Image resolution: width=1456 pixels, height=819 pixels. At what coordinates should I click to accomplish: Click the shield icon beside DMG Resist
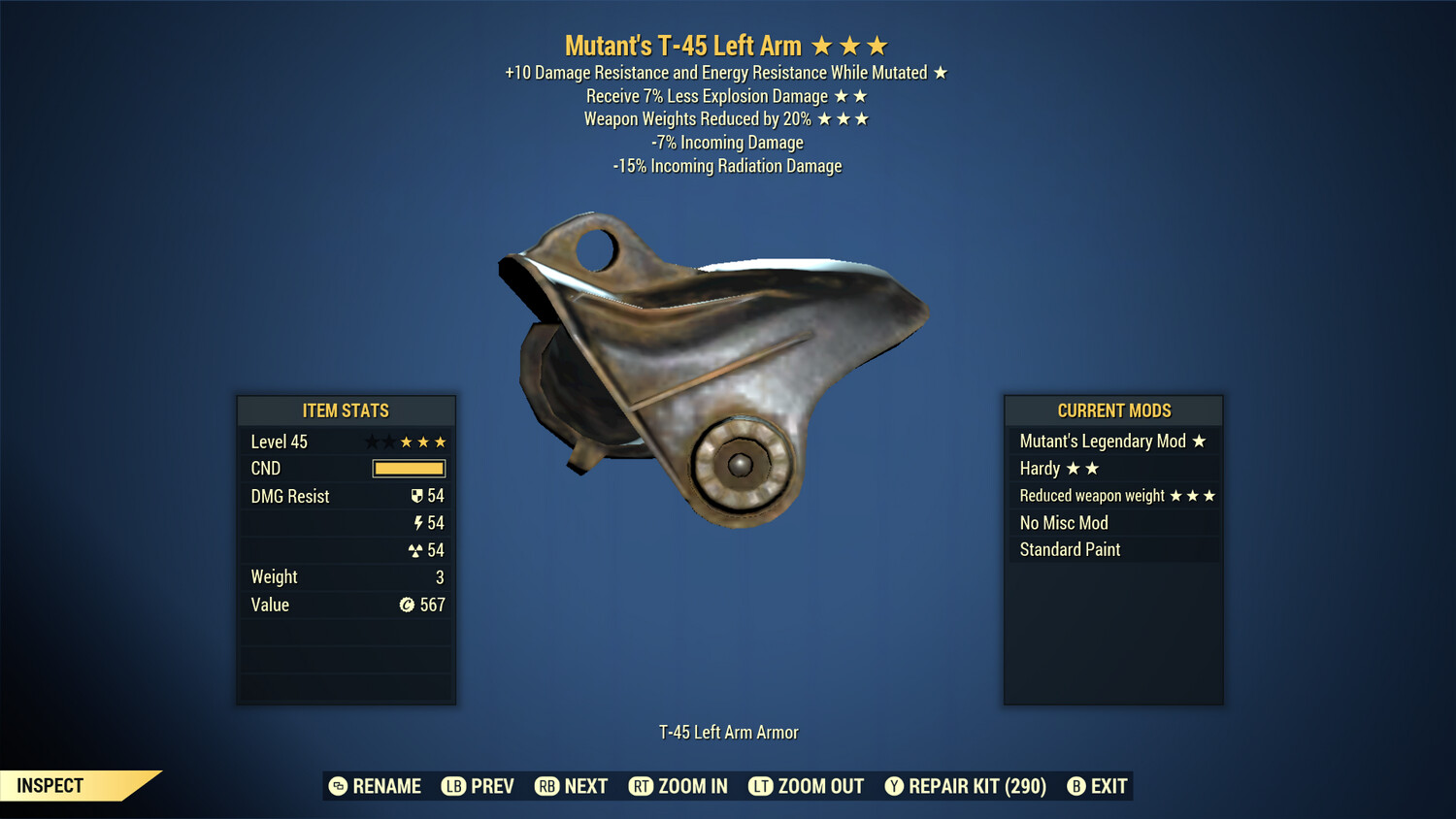(x=417, y=496)
